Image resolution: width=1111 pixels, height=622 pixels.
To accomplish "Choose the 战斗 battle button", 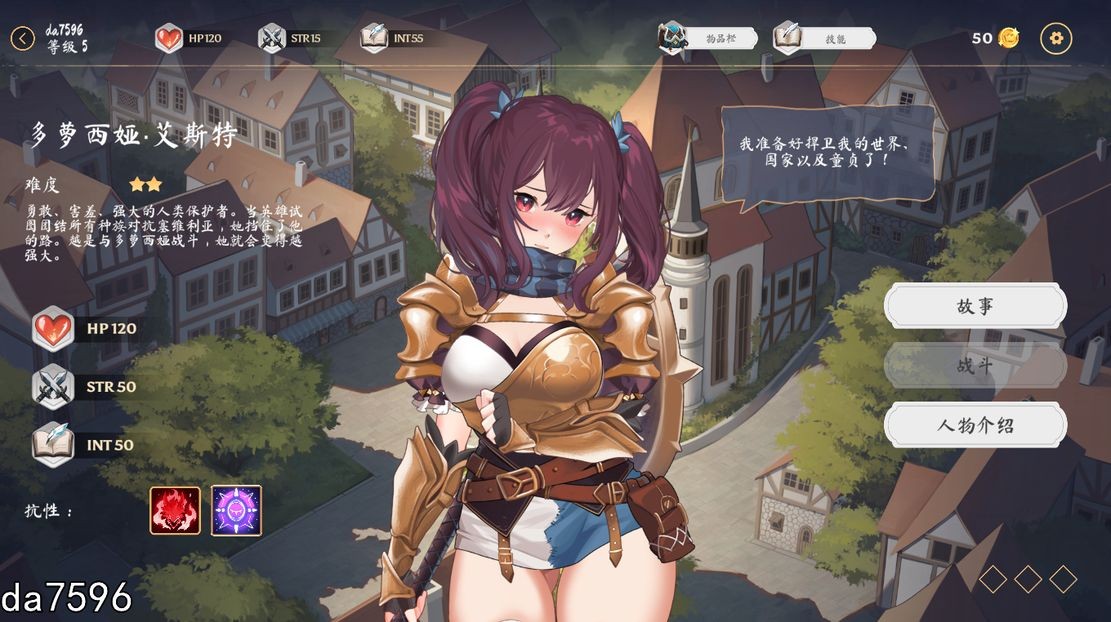I will tap(975, 366).
